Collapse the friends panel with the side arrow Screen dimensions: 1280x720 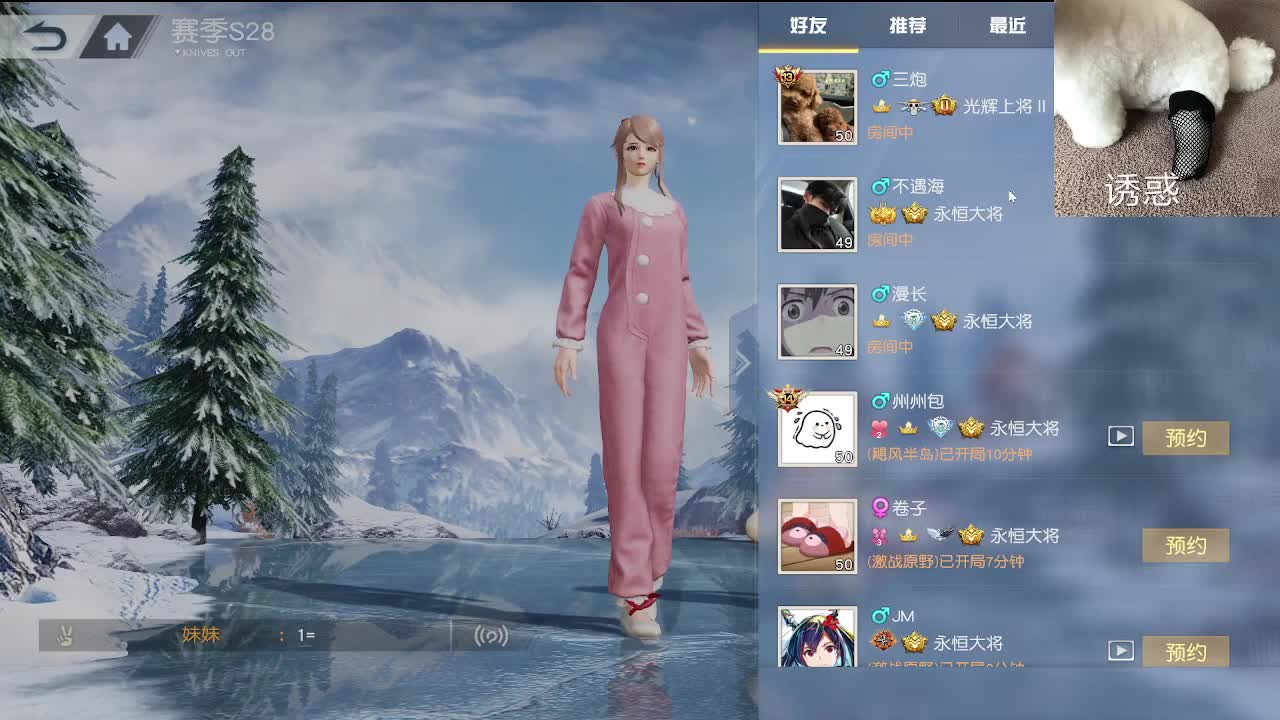click(745, 363)
